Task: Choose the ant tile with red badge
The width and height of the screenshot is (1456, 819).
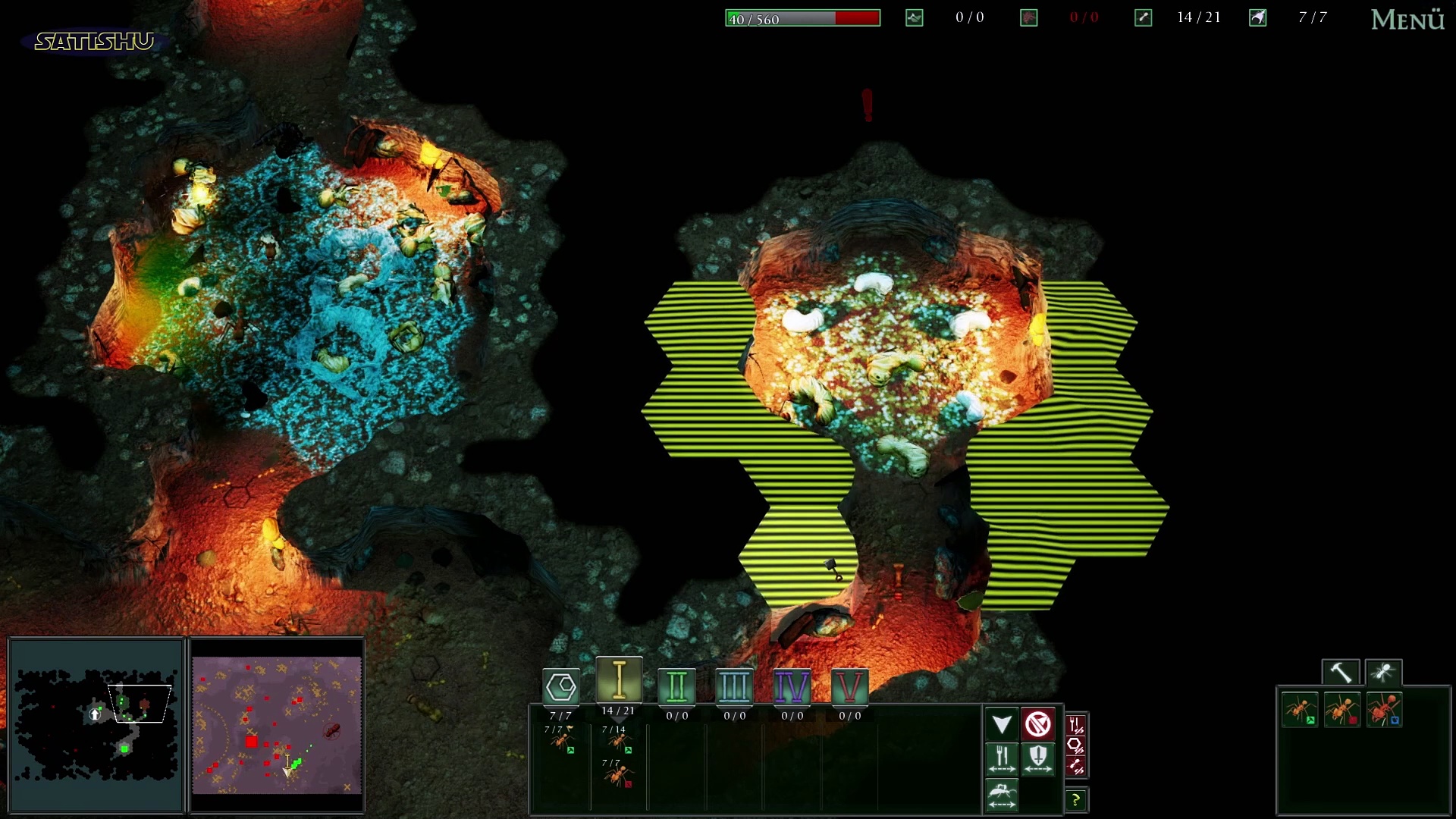Action: tap(1341, 711)
